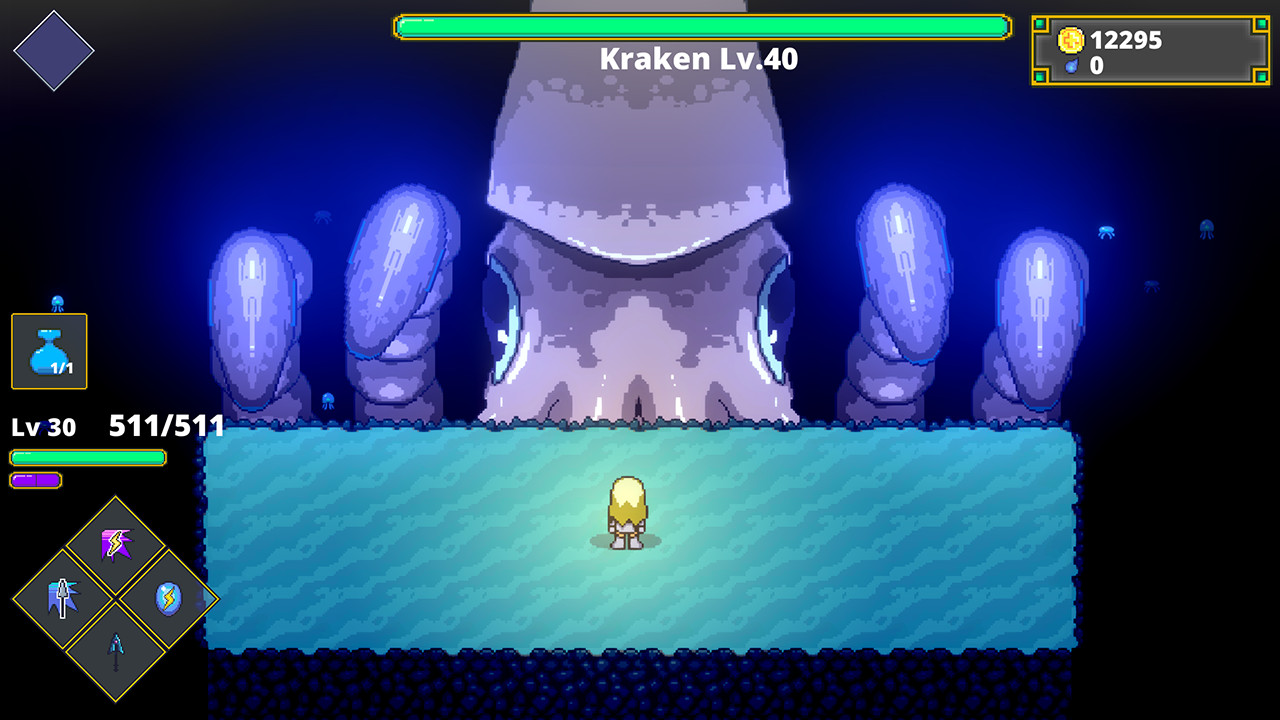Activate the blue lightning orb skill
This screenshot has height=720, width=1280.
pyautogui.click(x=169, y=598)
